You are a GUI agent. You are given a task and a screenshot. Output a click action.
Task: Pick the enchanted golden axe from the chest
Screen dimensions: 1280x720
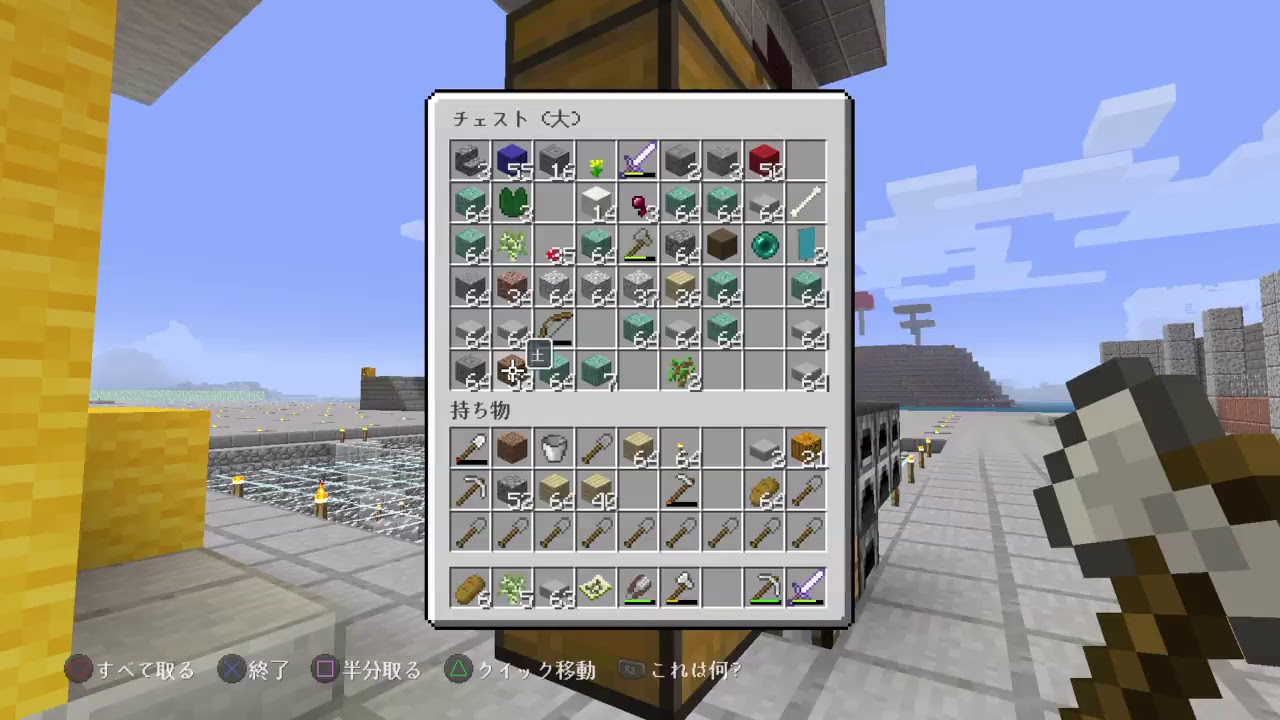pyautogui.click(x=638, y=244)
